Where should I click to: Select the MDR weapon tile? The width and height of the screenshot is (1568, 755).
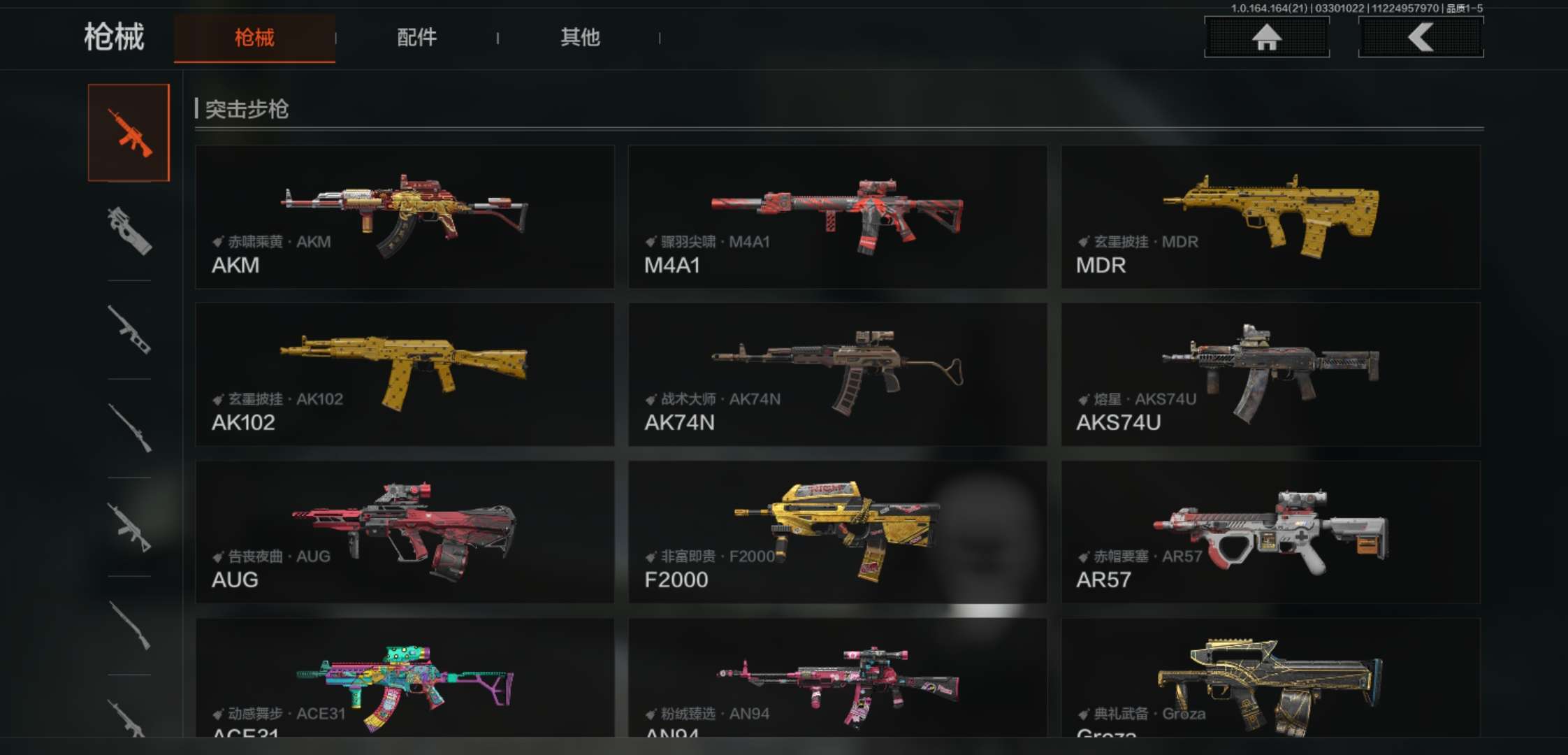click(x=1270, y=217)
